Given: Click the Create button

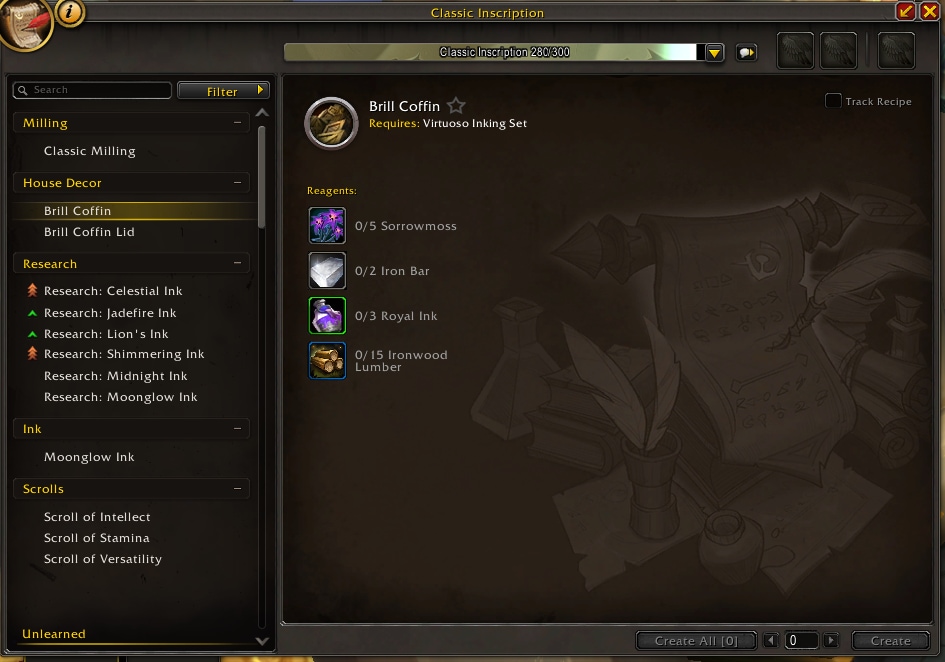Looking at the screenshot, I should [x=890, y=641].
